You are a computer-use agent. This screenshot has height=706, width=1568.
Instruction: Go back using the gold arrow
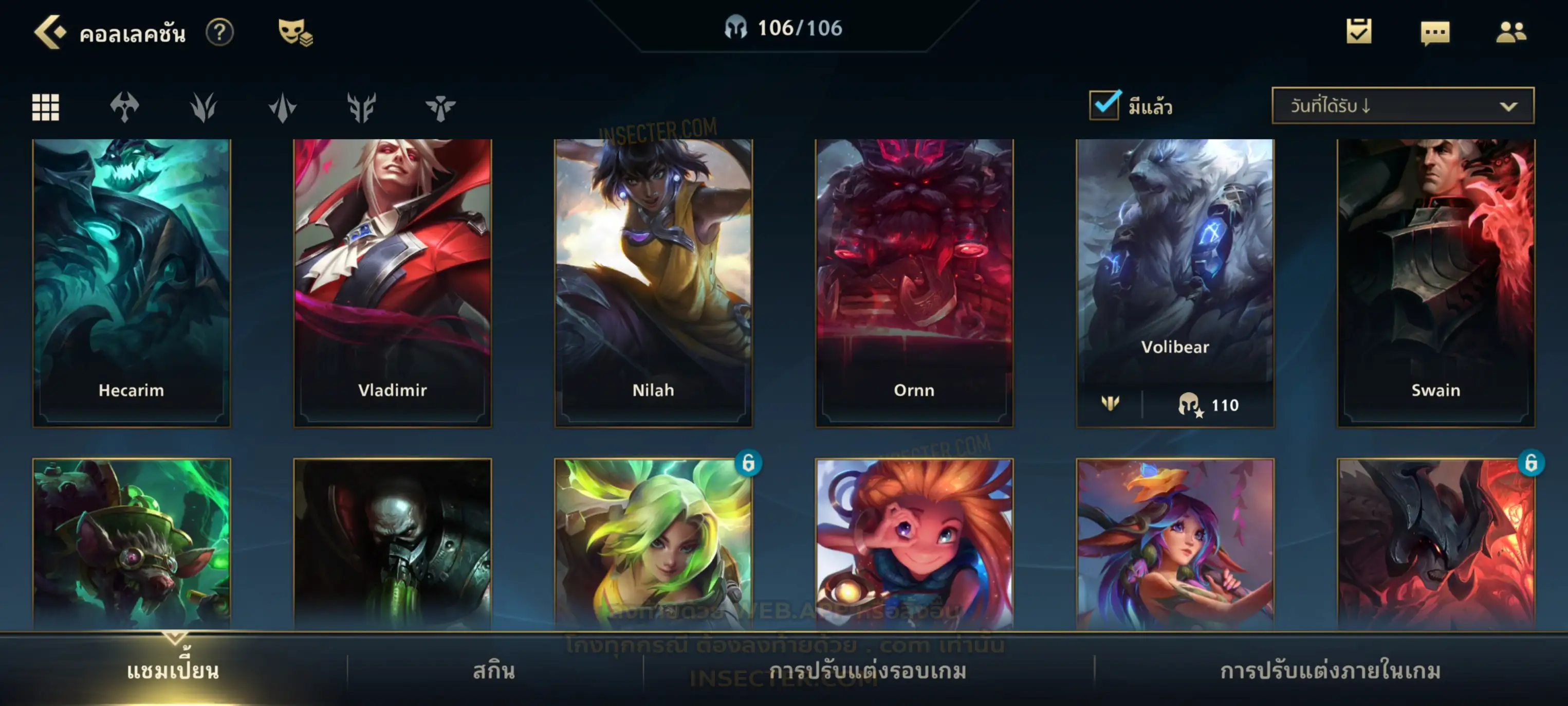click(50, 32)
